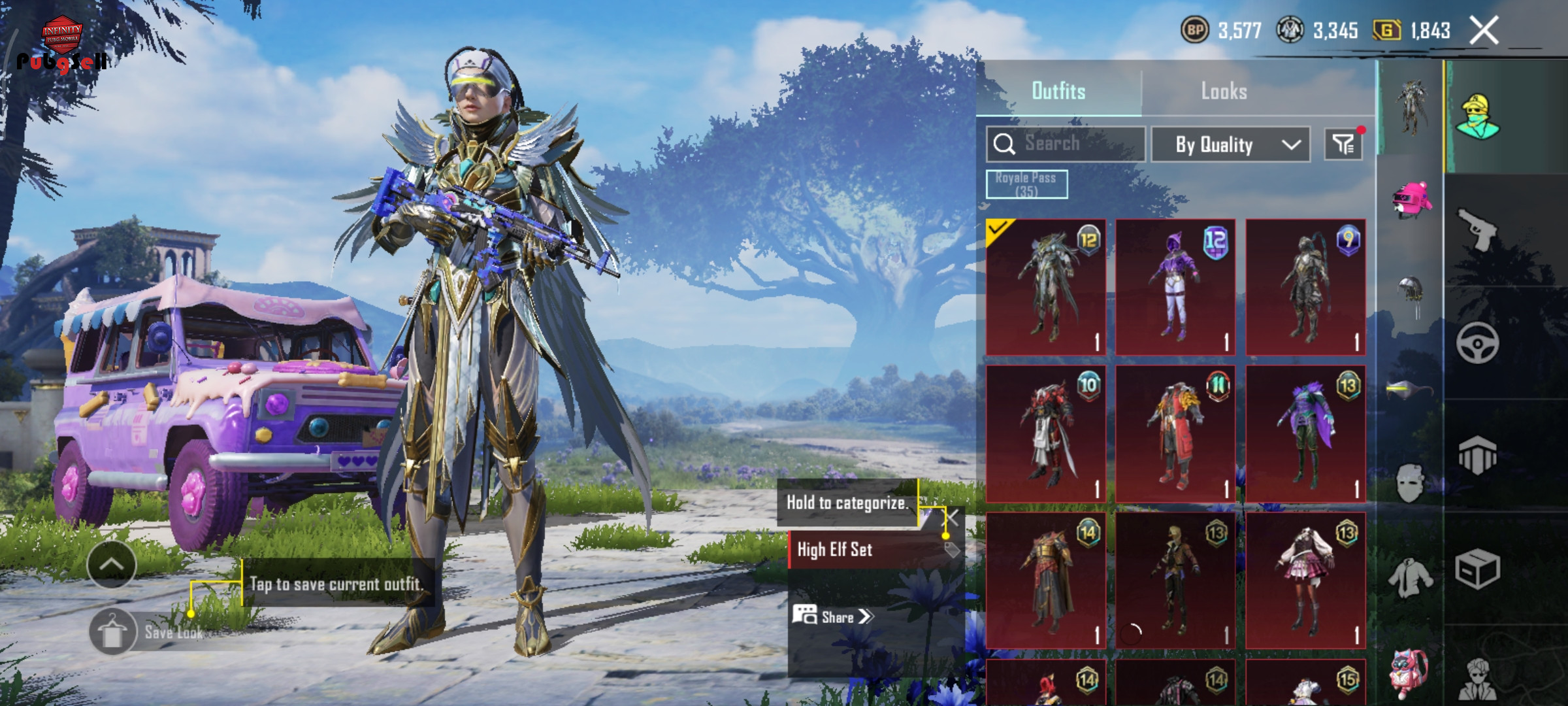Screen dimensions: 1568x706
Task: Close the inventory with the X button
Action: 1483,31
